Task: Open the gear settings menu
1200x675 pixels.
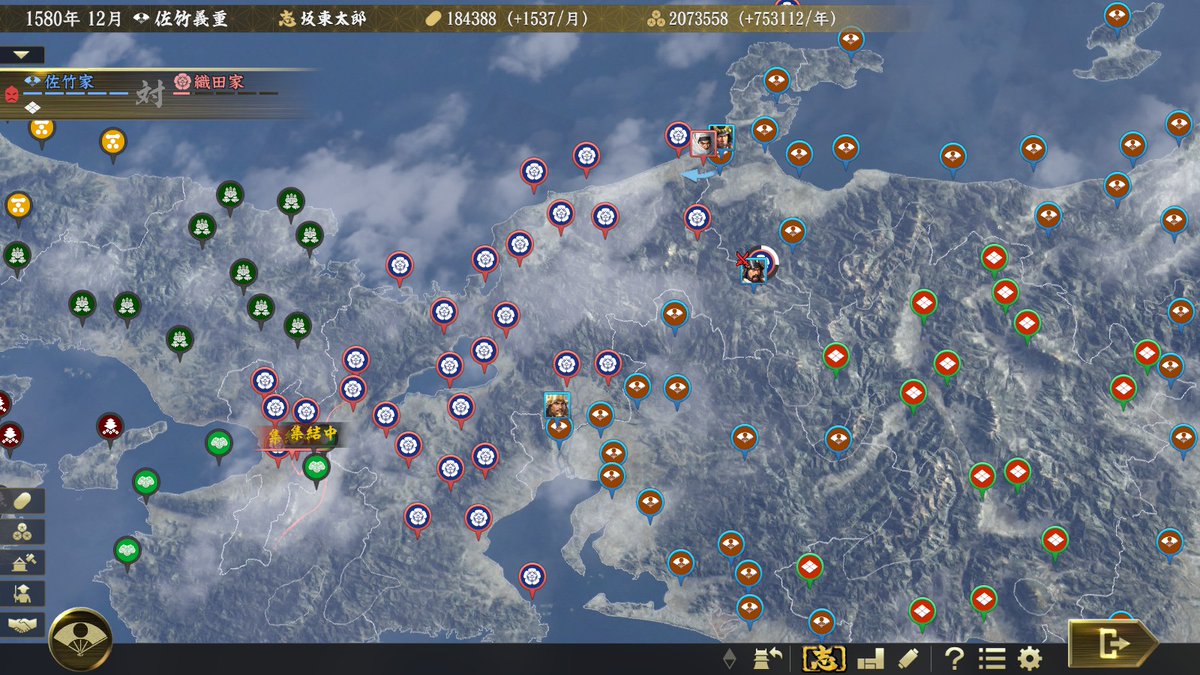Action: [x=1029, y=658]
